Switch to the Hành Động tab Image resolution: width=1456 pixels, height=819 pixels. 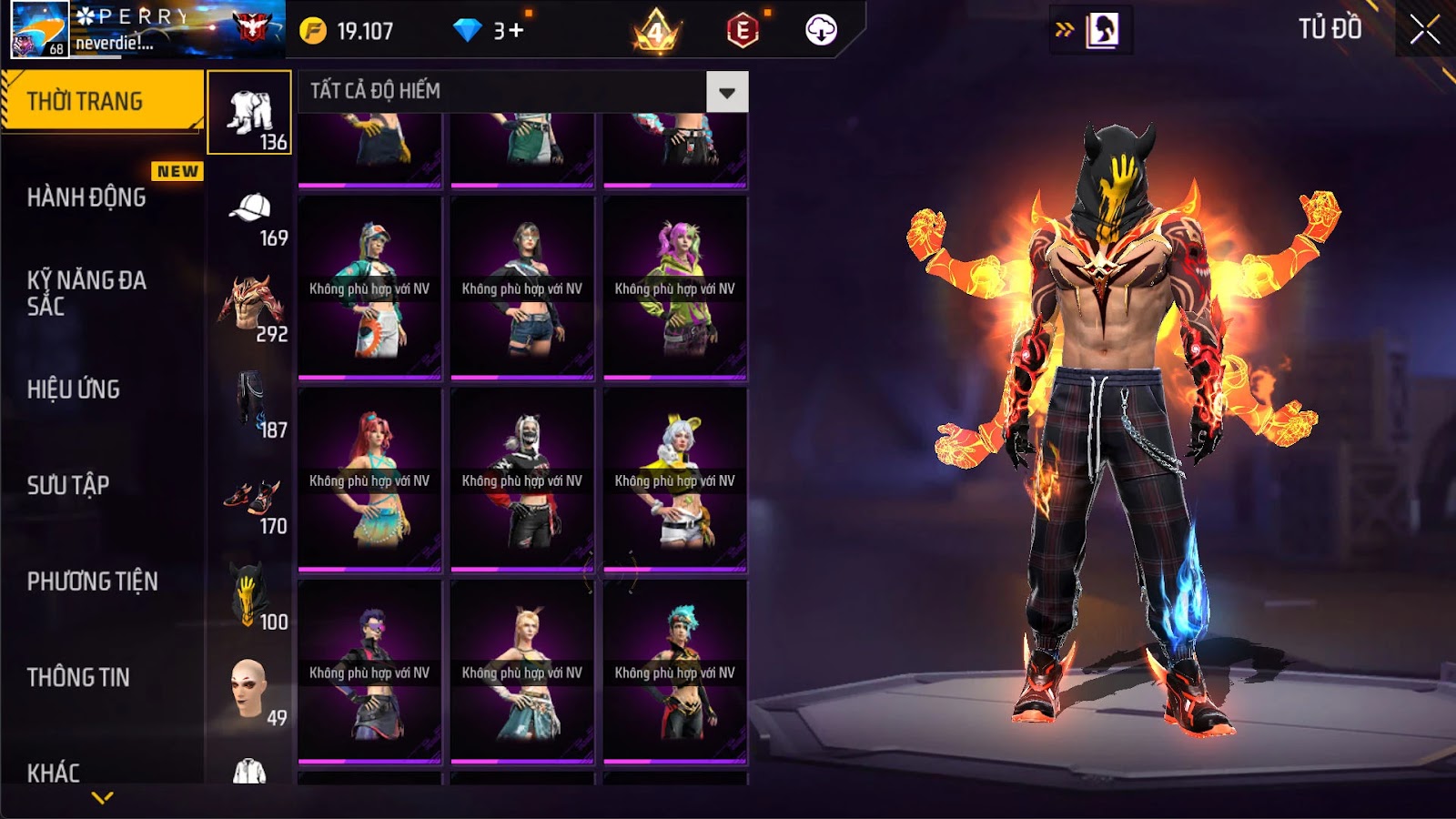(86, 197)
